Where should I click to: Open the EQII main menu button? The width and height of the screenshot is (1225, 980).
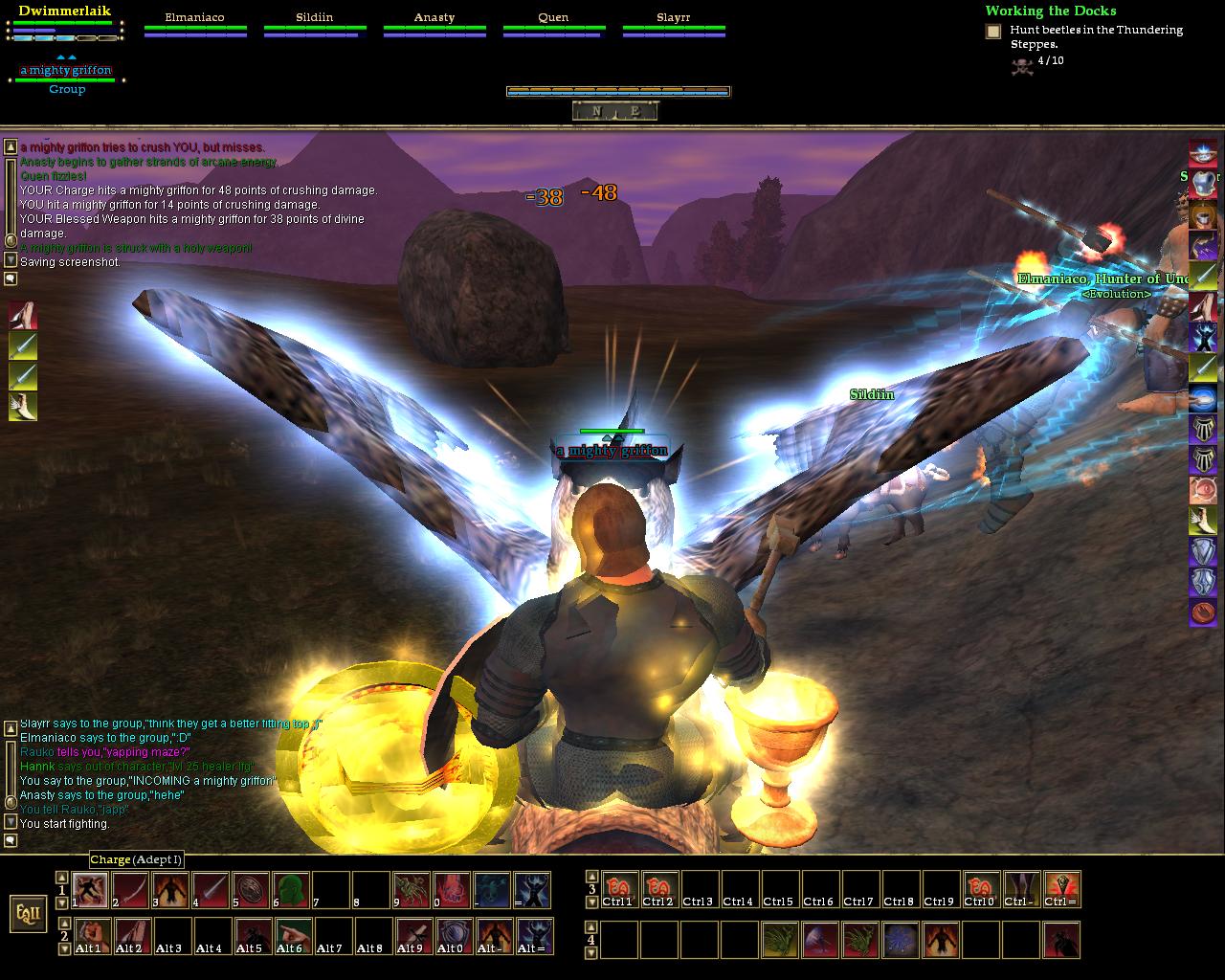(28, 912)
